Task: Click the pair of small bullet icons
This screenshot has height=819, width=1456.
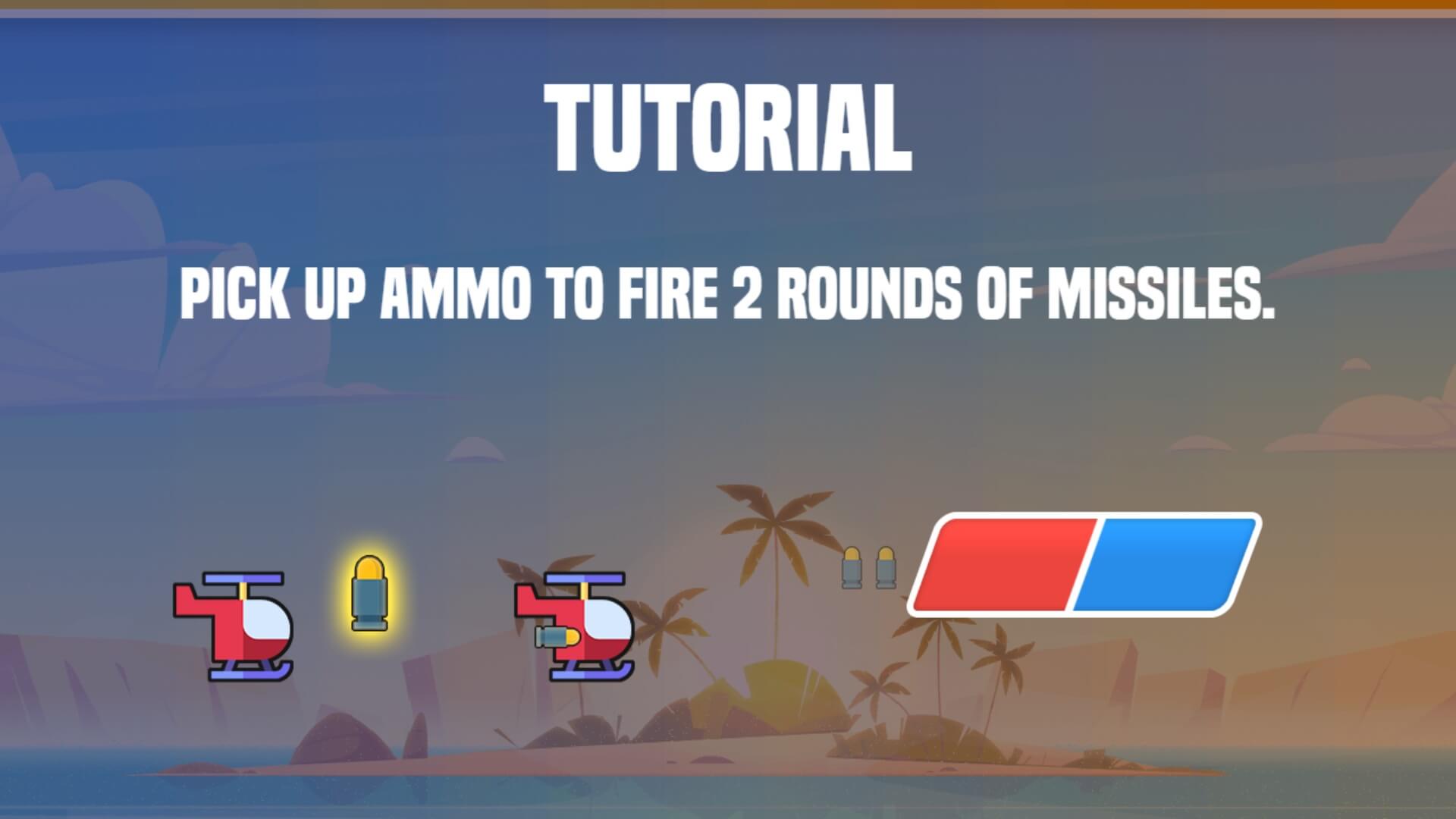Action: [x=868, y=569]
